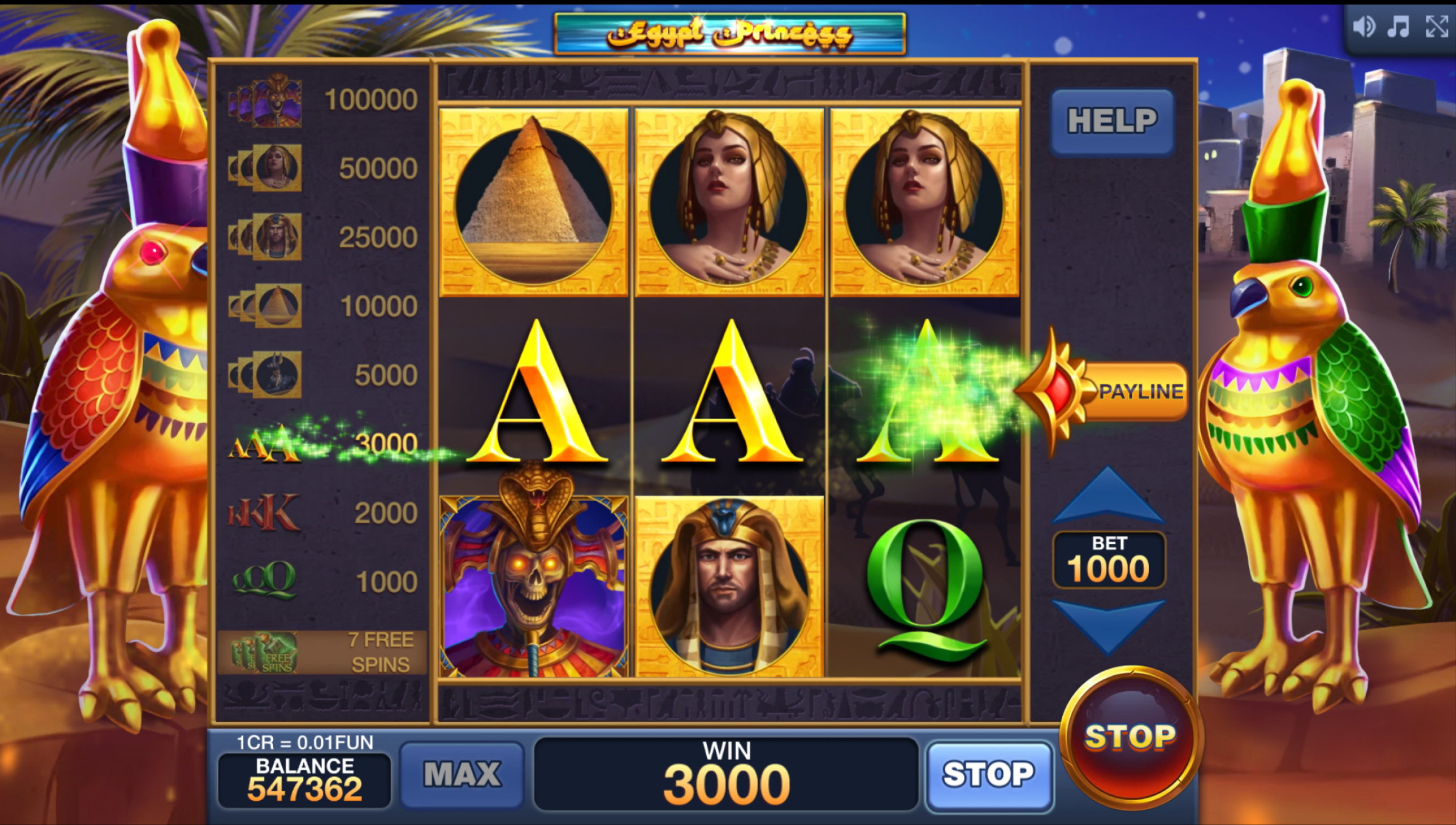Hit the round red STOP button

point(1129,738)
